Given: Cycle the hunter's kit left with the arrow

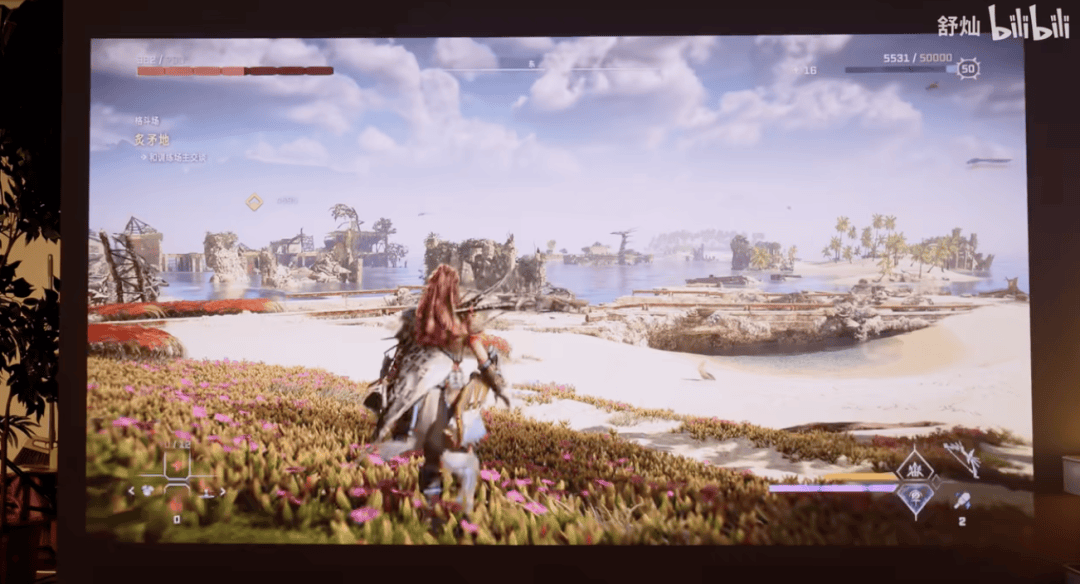Looking at the screenshot, I should [131, 491].
